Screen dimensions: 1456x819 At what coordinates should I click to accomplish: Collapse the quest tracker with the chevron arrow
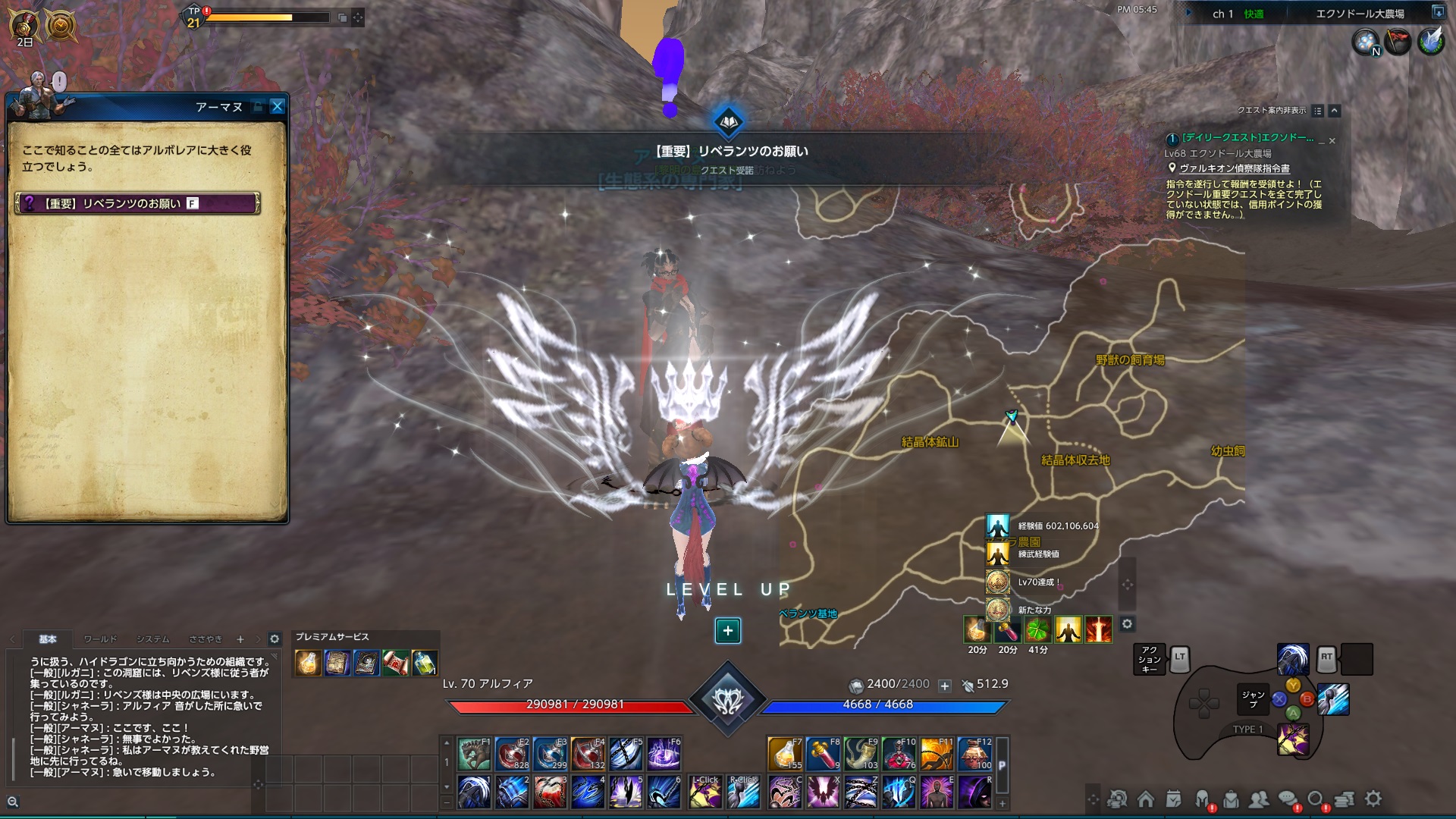[1333, 111]
